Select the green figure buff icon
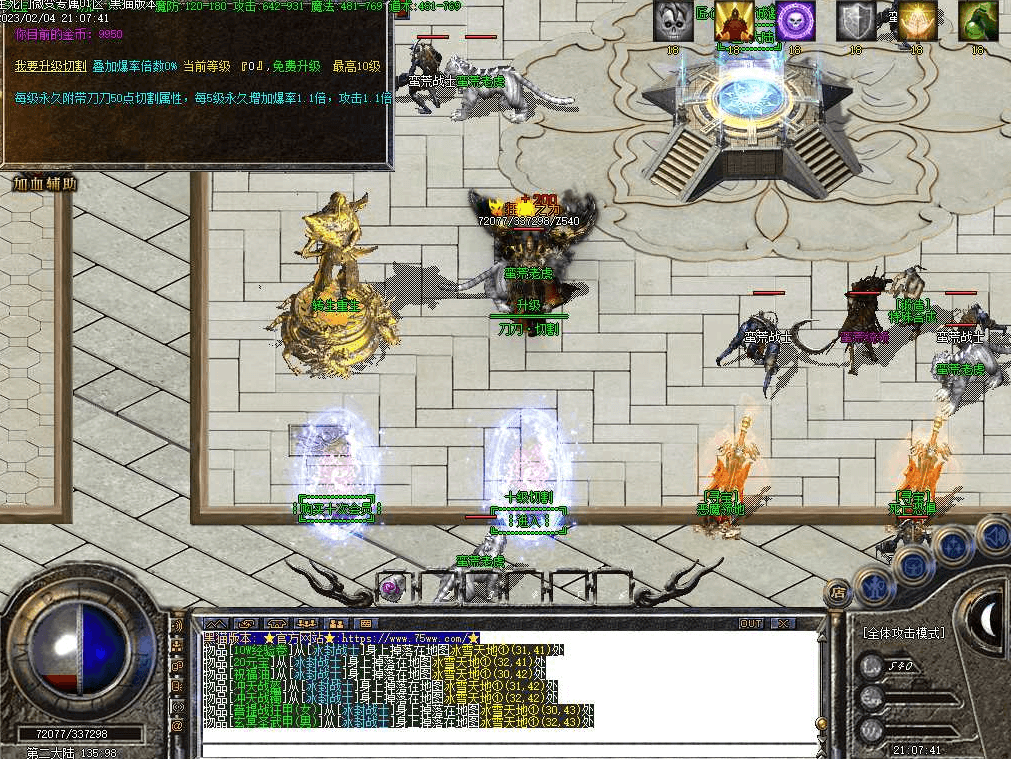This screenshot has height=759, width=1011. pyautogui.click(x=977, y=21)
